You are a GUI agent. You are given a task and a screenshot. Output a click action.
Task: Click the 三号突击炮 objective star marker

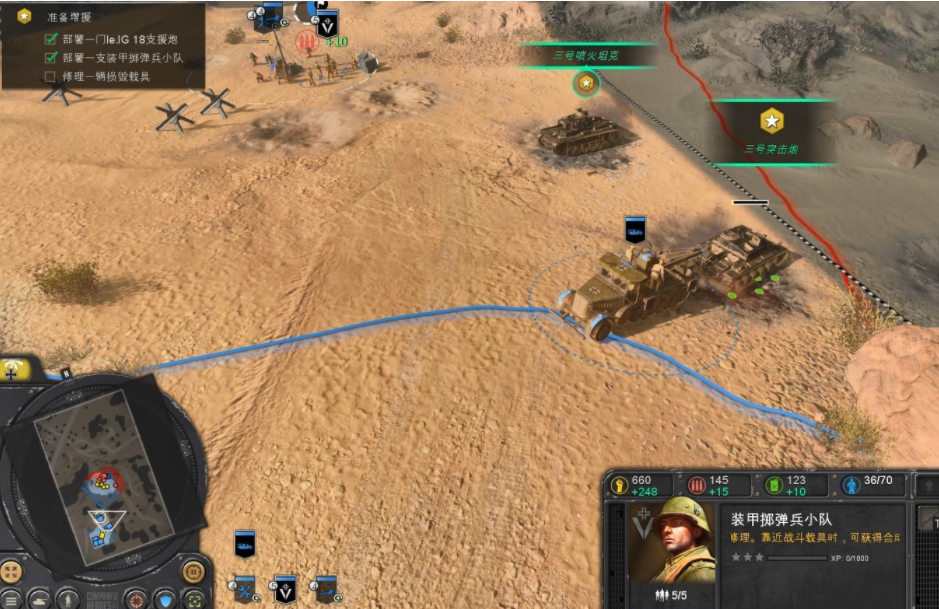(771, 121)
